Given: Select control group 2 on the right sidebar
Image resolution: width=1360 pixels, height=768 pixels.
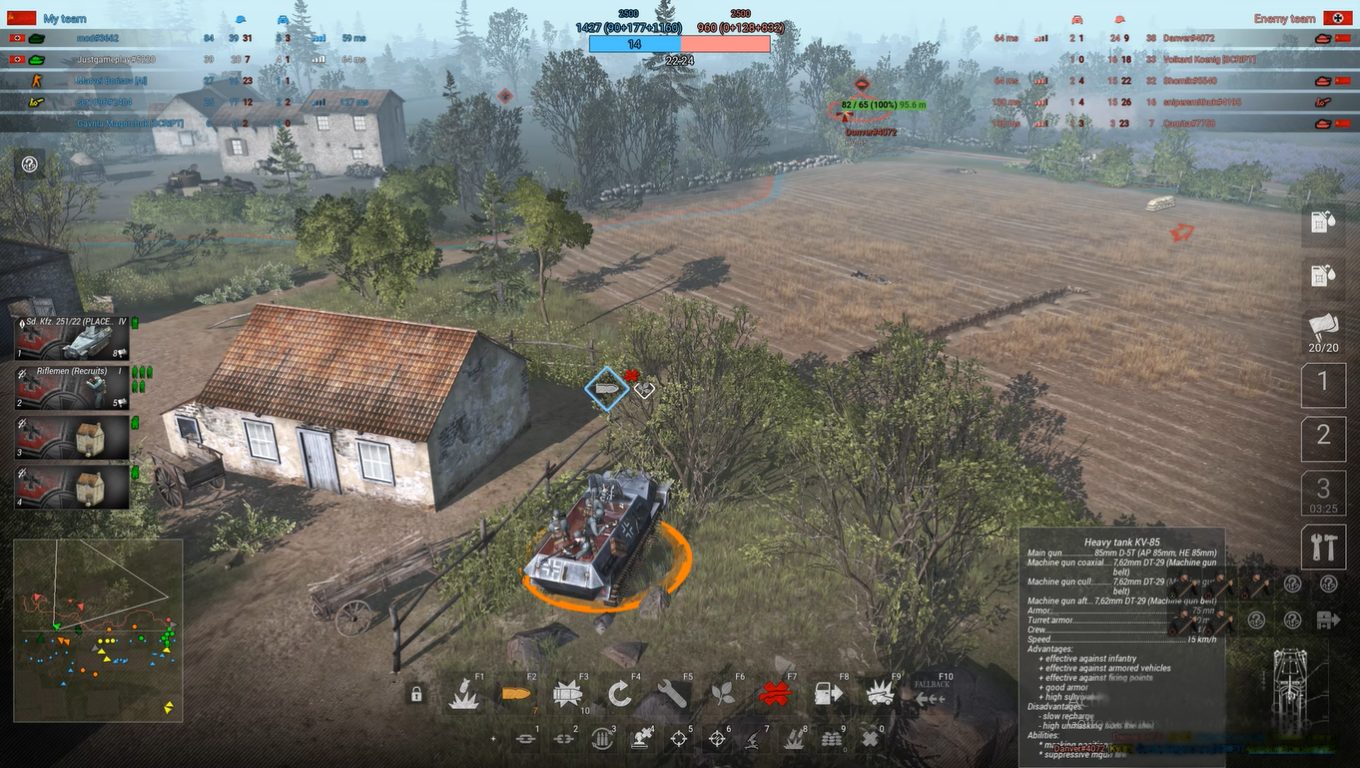Looking at the screenshot, I should pyautogui.click(x=1323, y=438).
